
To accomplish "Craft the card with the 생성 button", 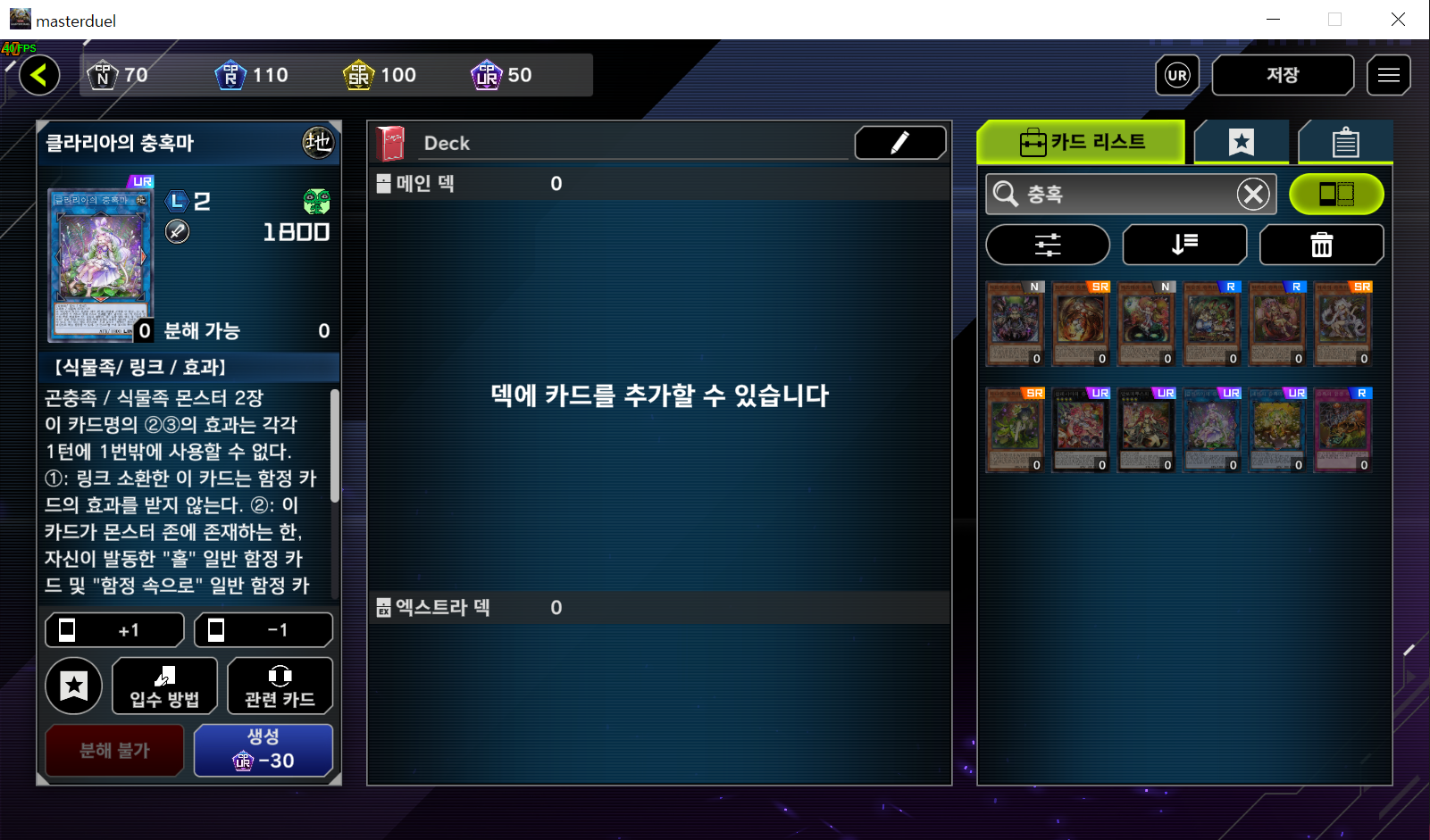I will 263,750.
